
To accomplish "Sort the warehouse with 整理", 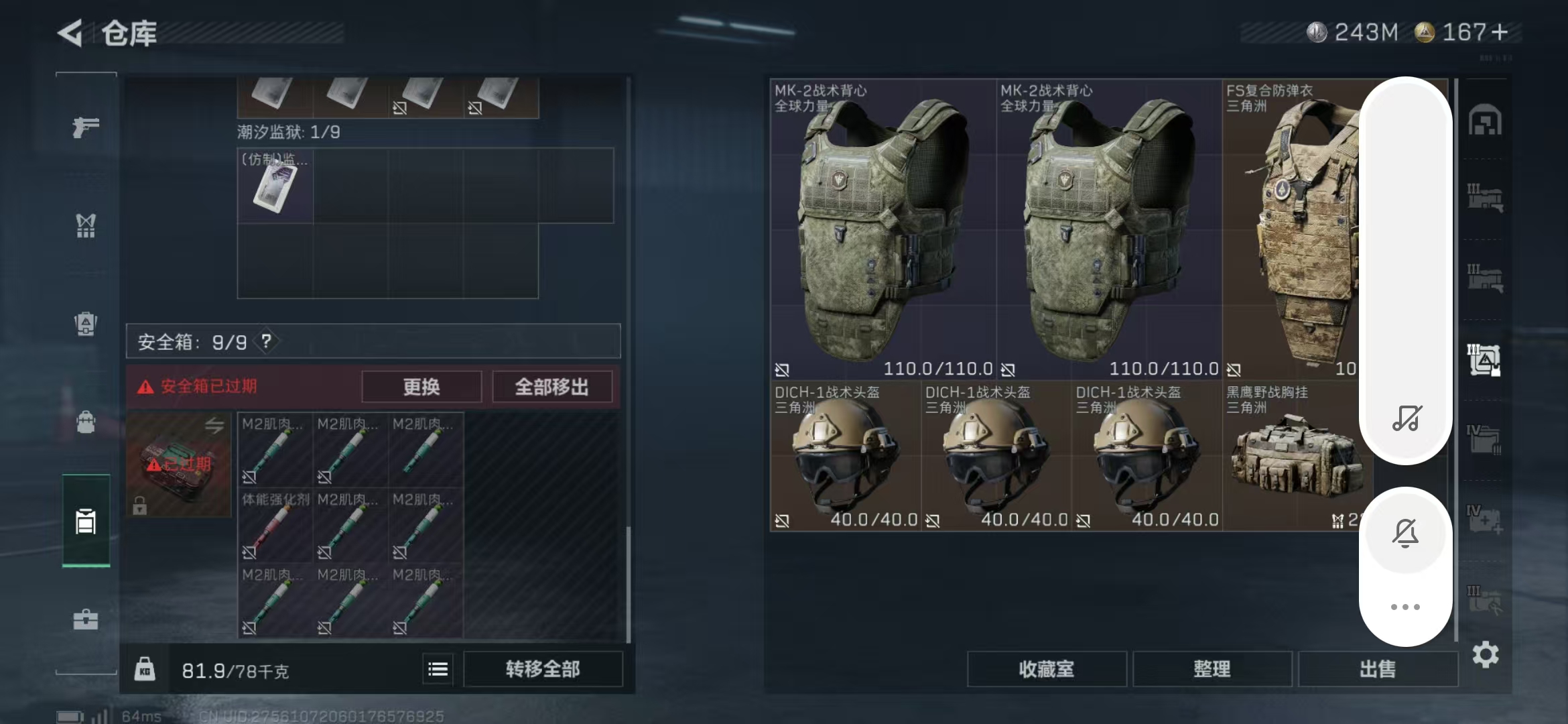I will [1212, 669].
